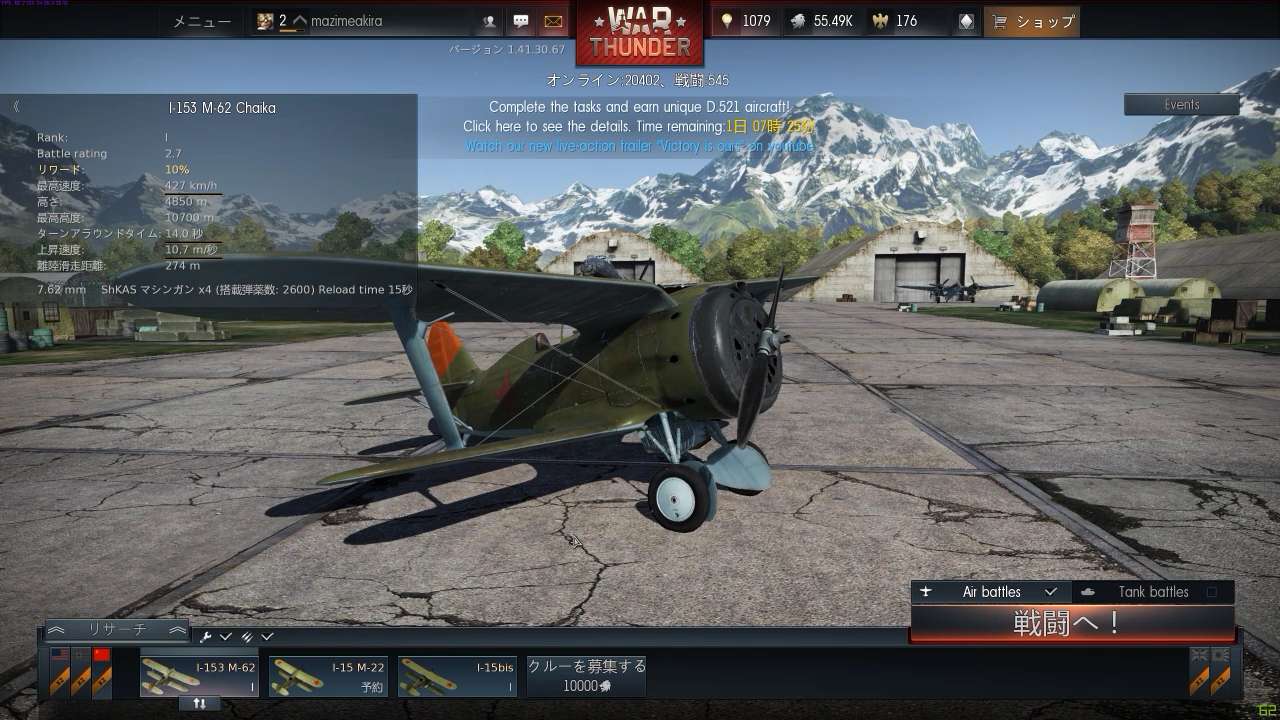Select the I-15bis crew slot
This screenshot has height=720, width=1280.
457,675
